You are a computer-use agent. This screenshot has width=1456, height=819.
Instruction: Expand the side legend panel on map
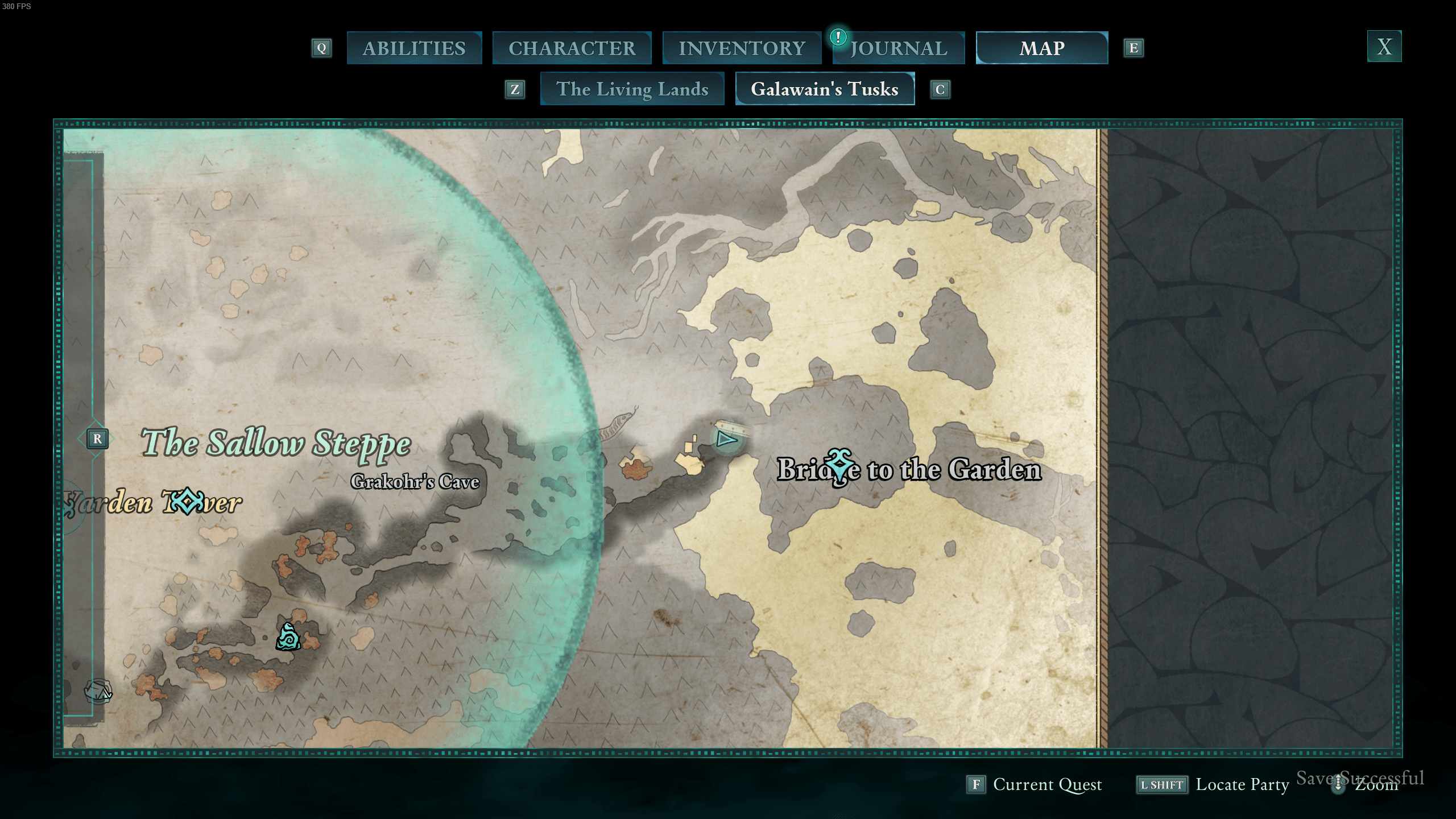[x=97, y=439]
